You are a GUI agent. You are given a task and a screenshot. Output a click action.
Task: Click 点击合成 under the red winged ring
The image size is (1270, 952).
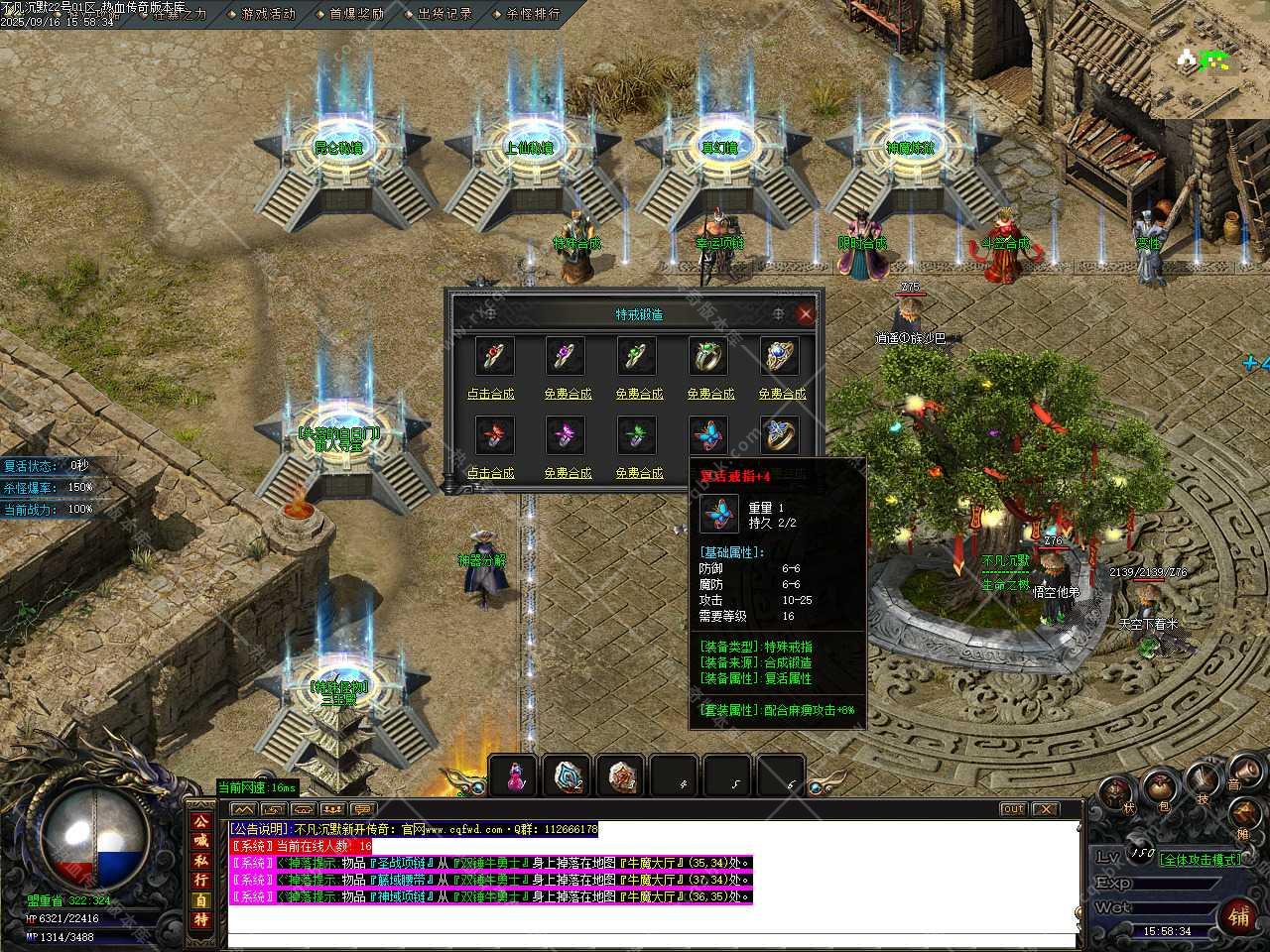491,473
